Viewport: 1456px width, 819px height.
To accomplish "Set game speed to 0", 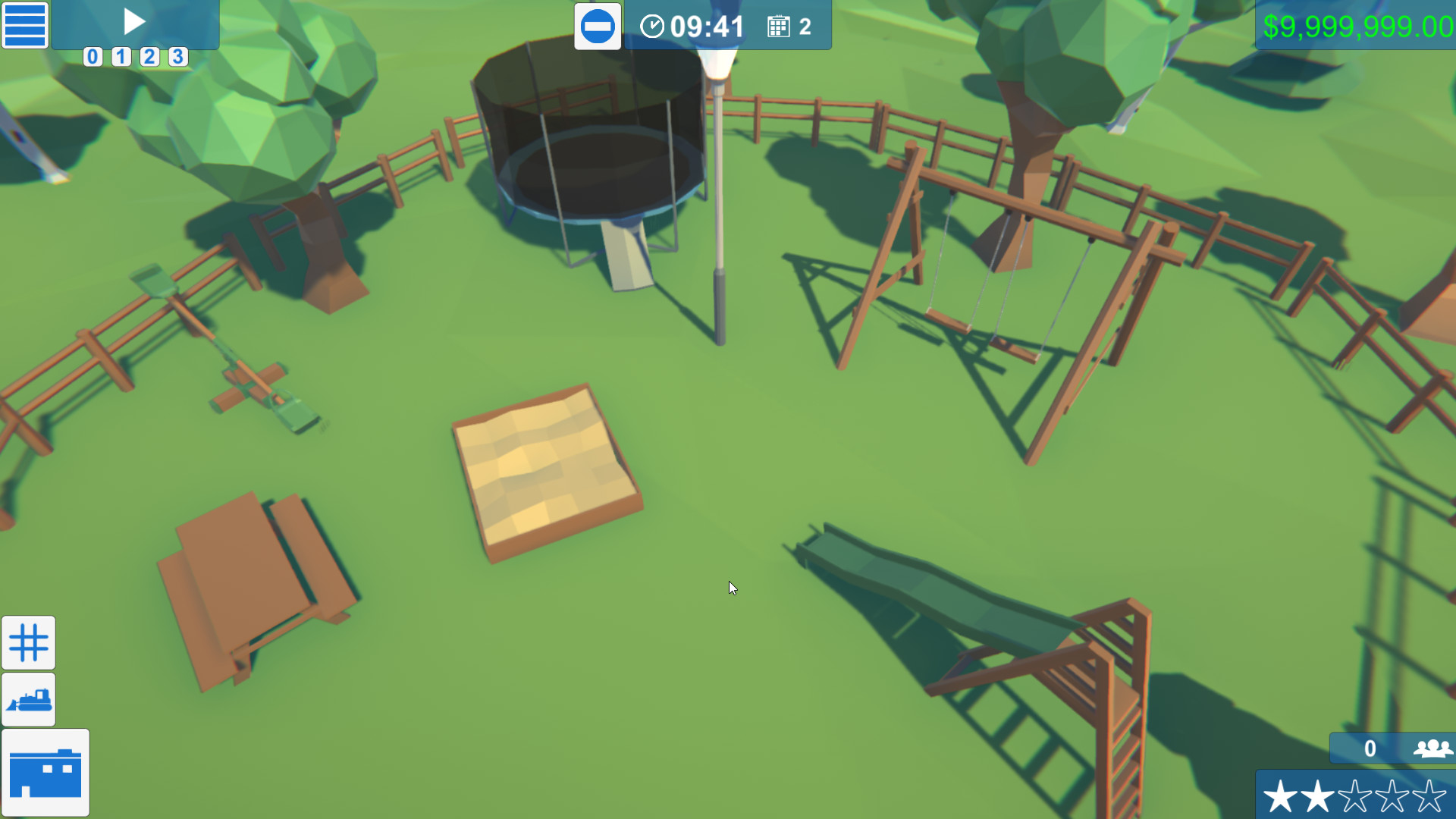I will click(x=93, y=57).
